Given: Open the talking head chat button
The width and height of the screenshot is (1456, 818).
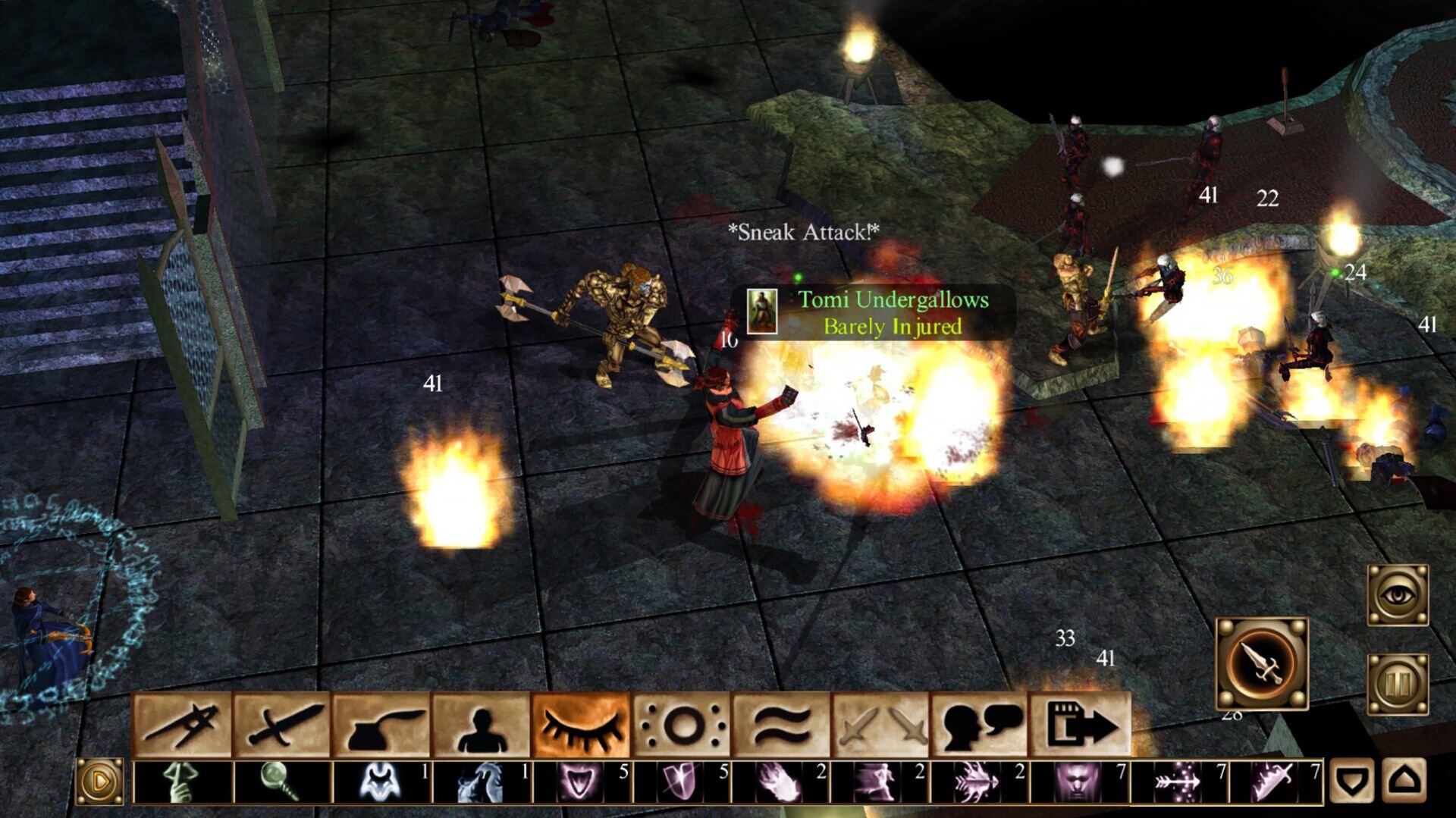Looking at the screenshot, I should pos(981,725).
